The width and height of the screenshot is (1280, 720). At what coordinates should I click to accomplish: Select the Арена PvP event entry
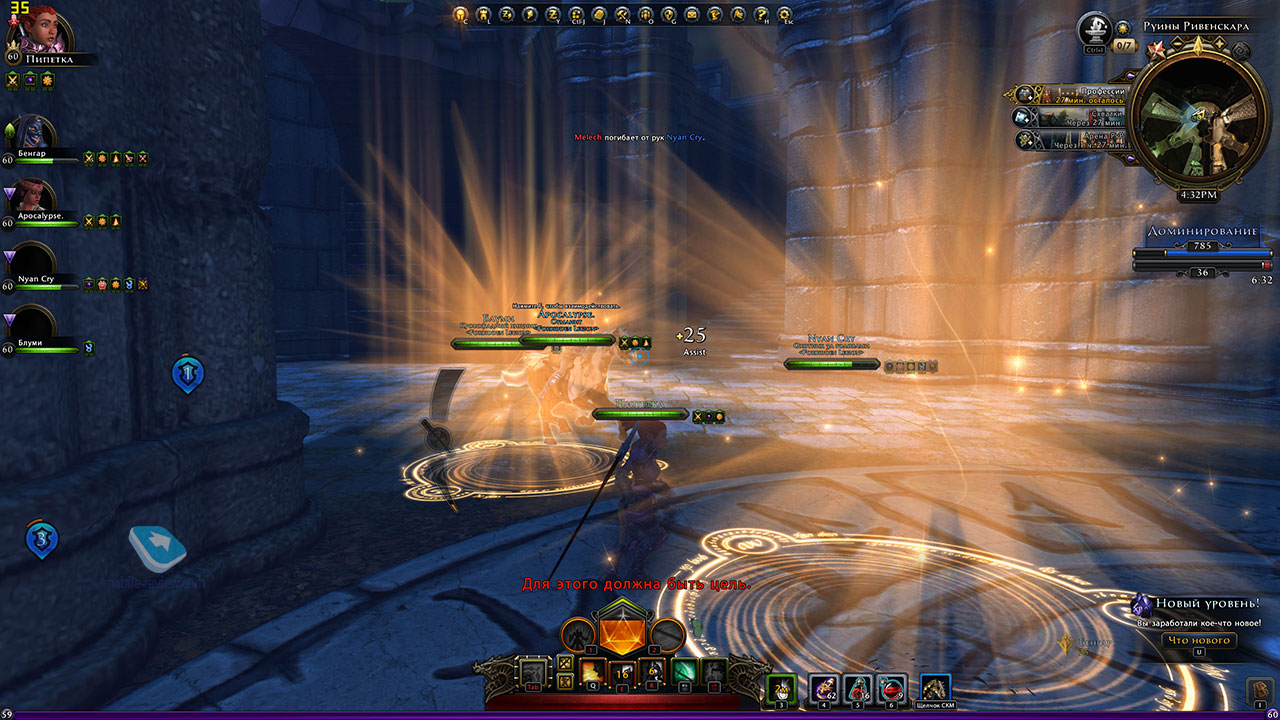click(1075, 141)
